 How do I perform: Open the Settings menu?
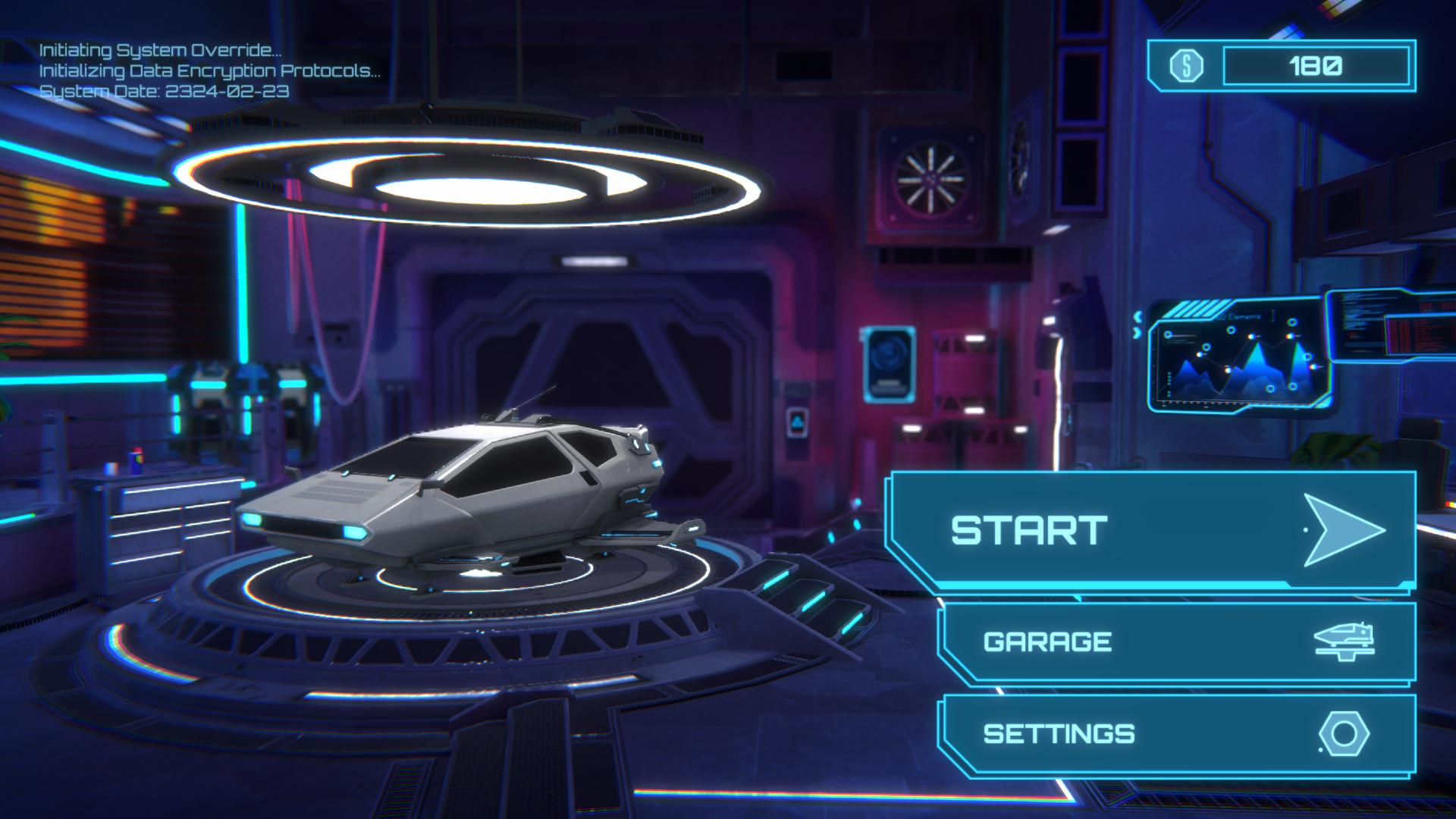1177,733
